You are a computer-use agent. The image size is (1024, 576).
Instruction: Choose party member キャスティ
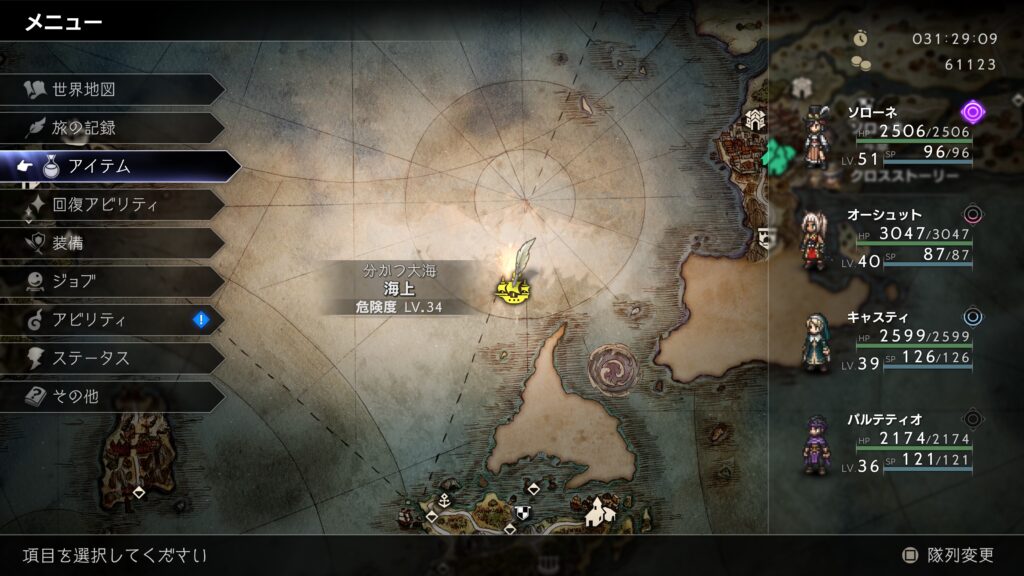tap(890, 342)
